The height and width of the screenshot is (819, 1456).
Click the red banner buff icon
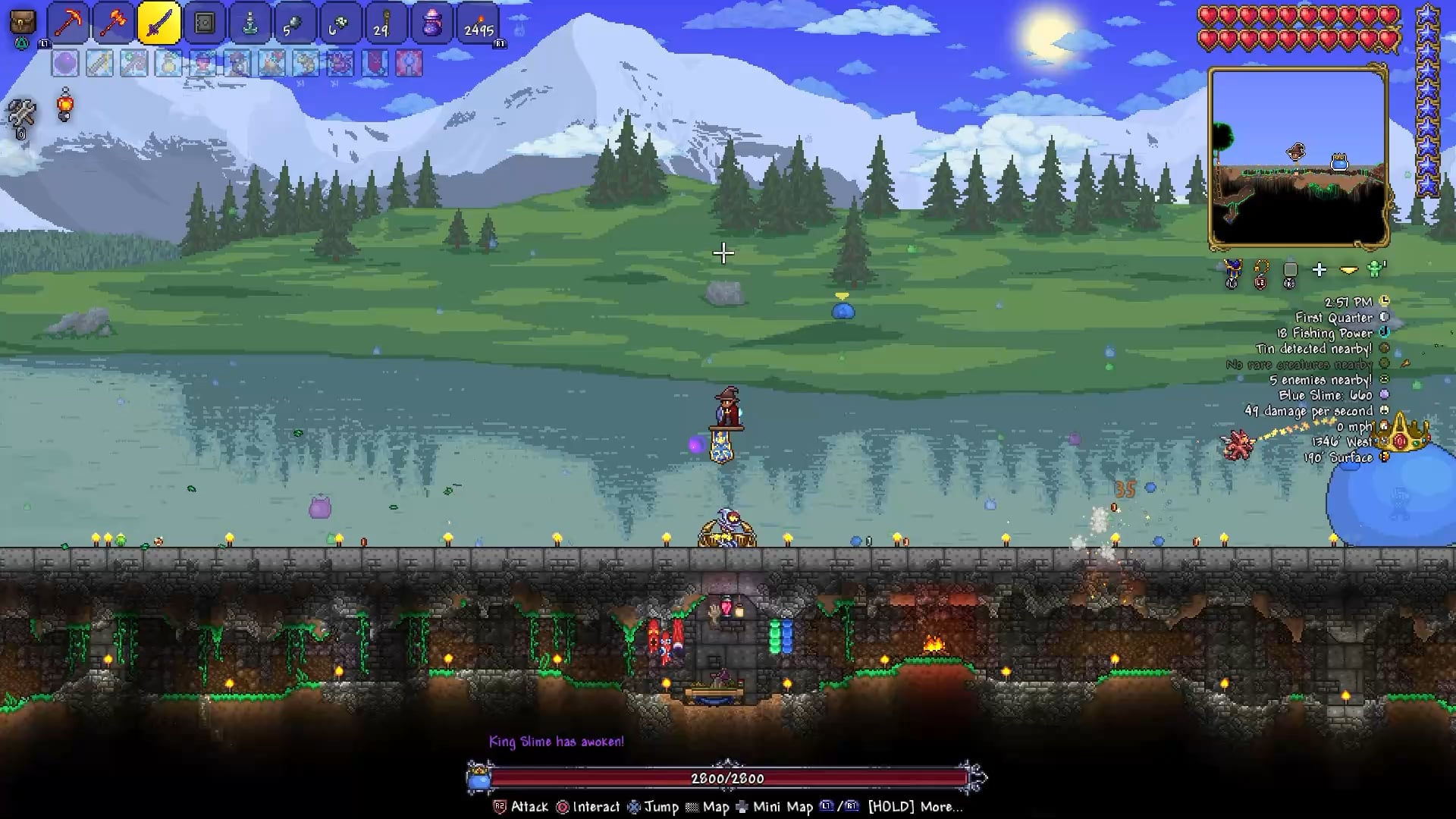(375, 64)
